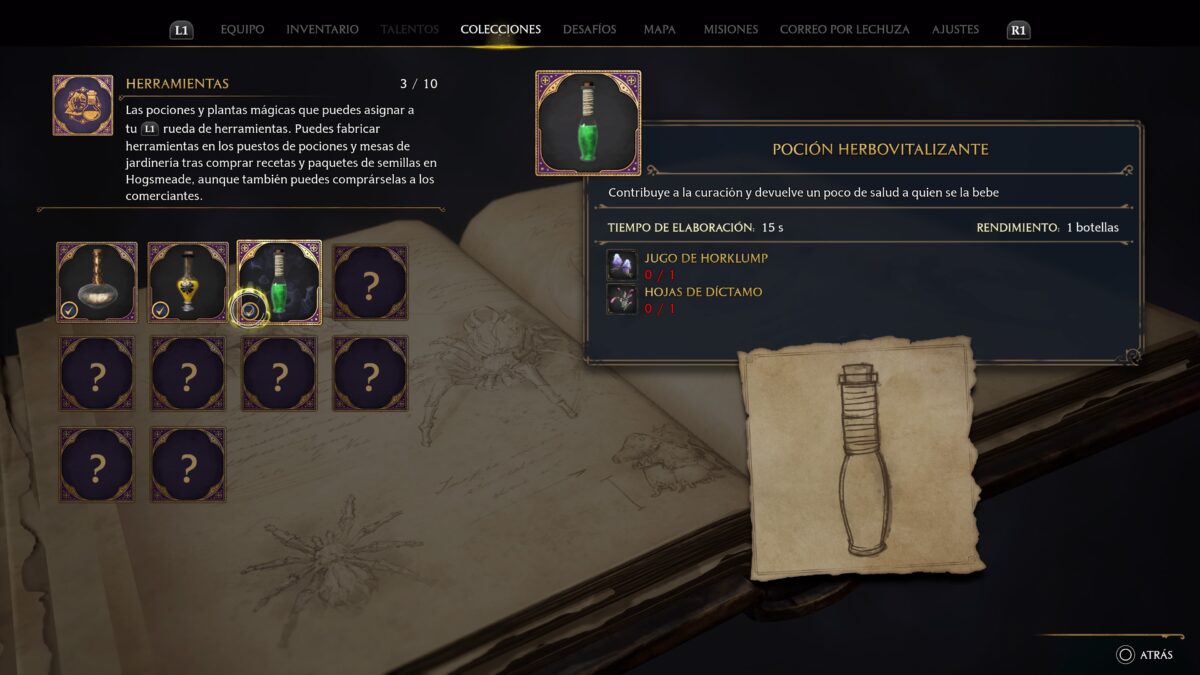1200x675 pixels.
Task: Open the Colecciones tab
Action: coord(500,30)
